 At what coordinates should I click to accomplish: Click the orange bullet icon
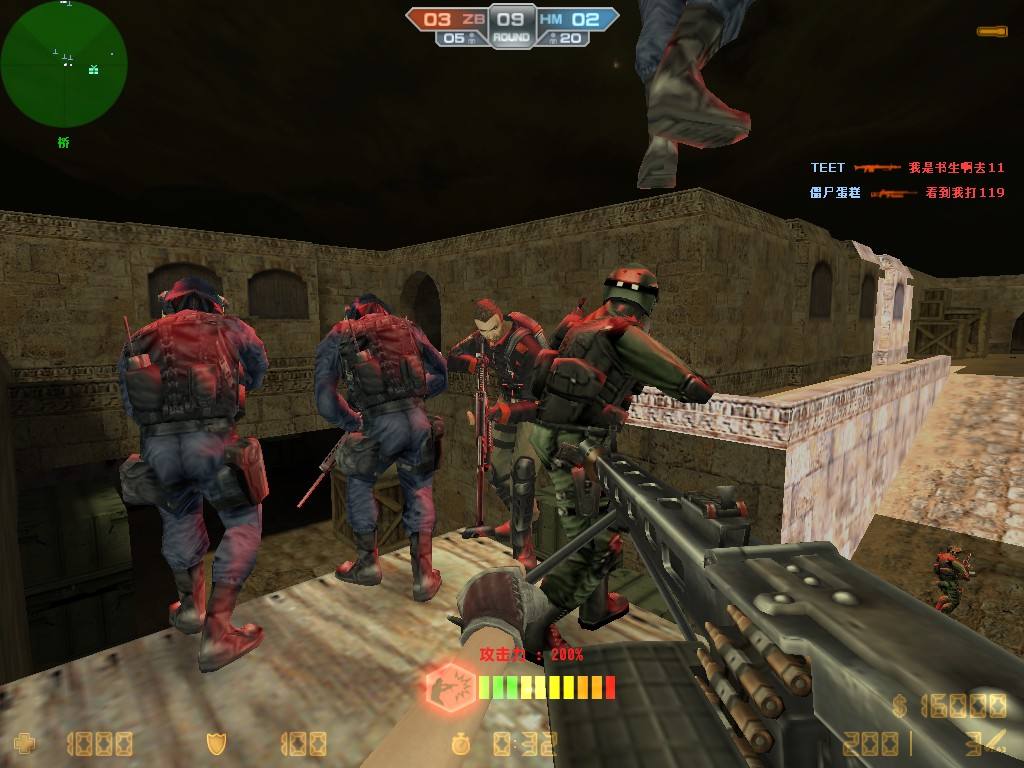992,32
